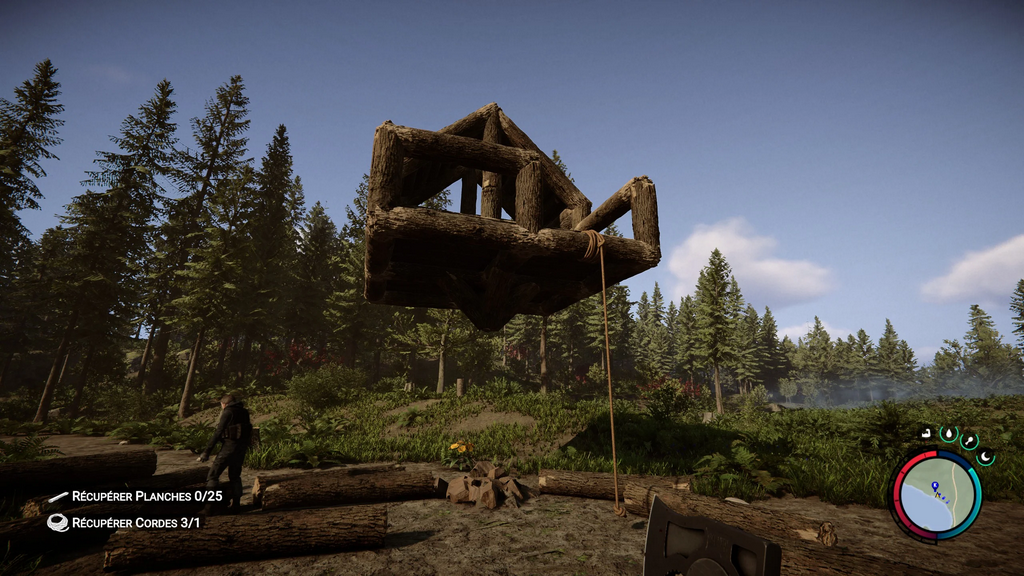The image size is (1024, 576).
Task: Click the drumstick hunger icon
Action: (x=969, y=440)
